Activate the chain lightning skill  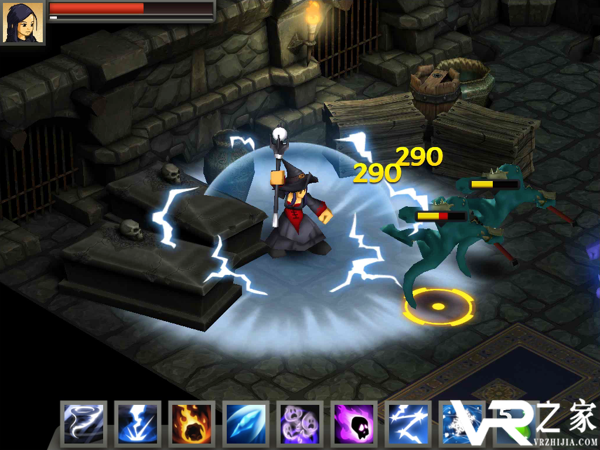point(407,423)
